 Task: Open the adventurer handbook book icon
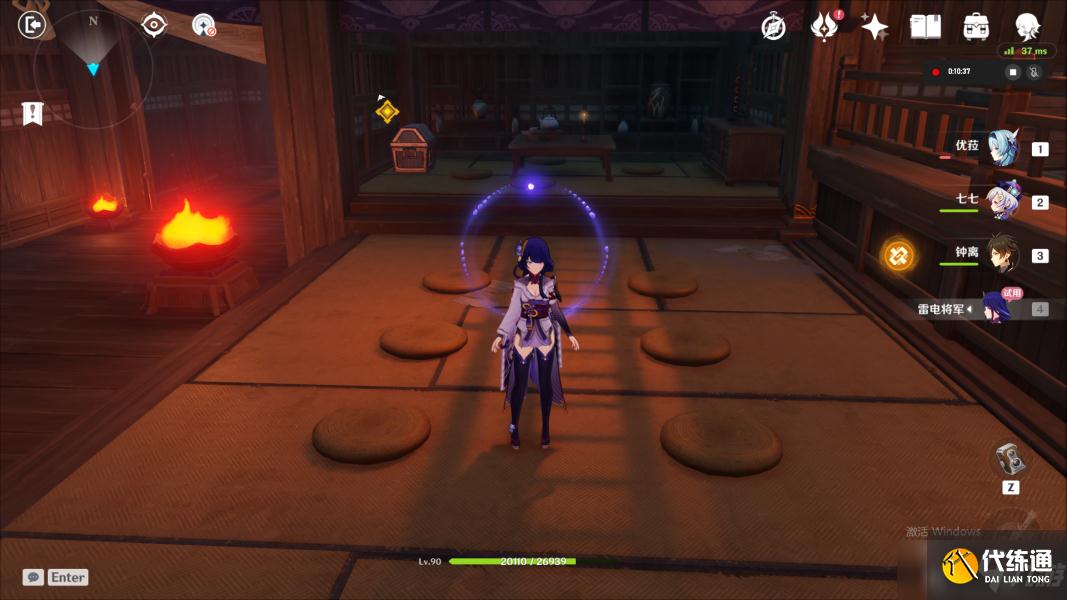point(925,27)
